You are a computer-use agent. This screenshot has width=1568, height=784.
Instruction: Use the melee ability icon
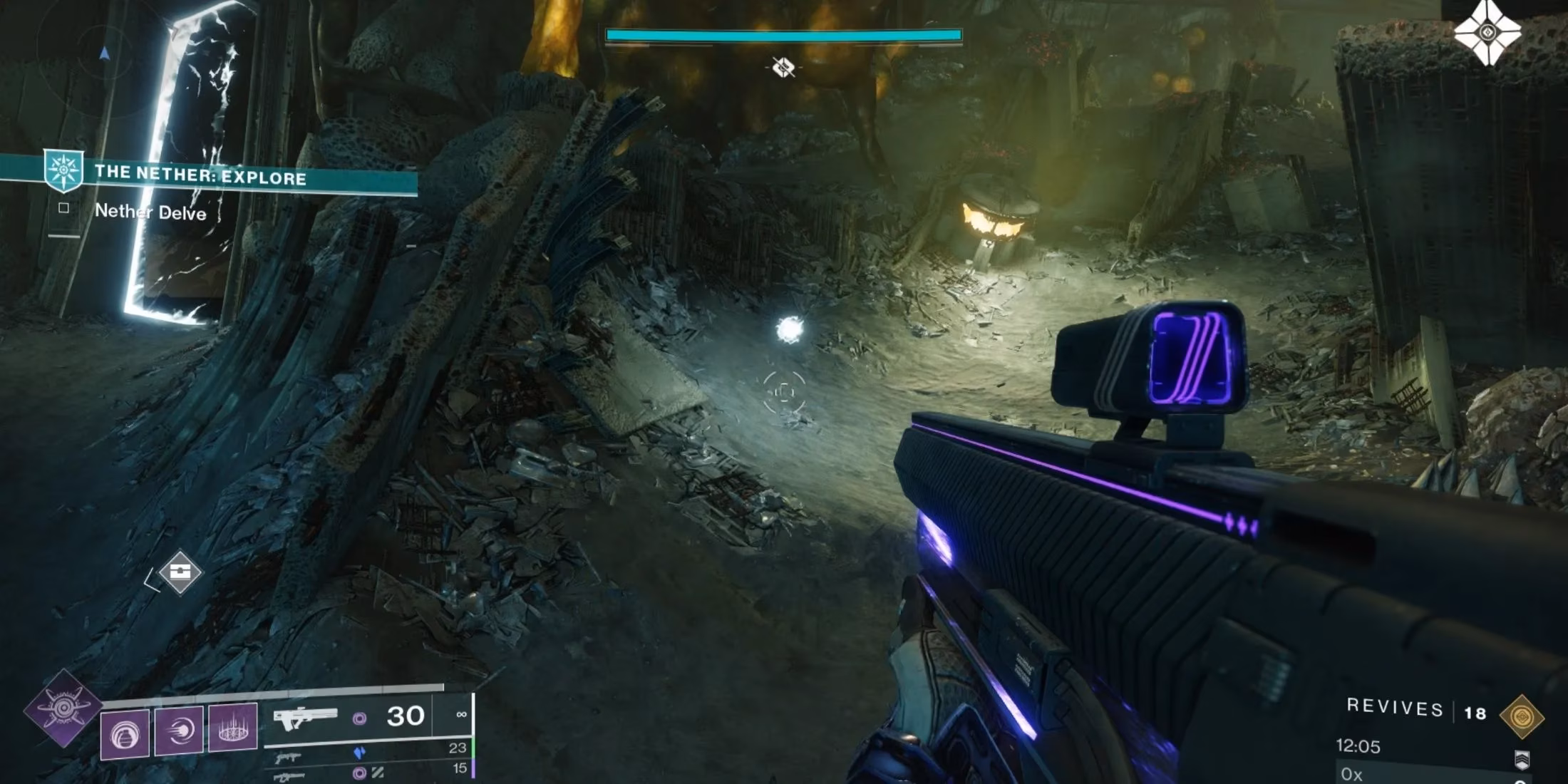tap(179, 730)
